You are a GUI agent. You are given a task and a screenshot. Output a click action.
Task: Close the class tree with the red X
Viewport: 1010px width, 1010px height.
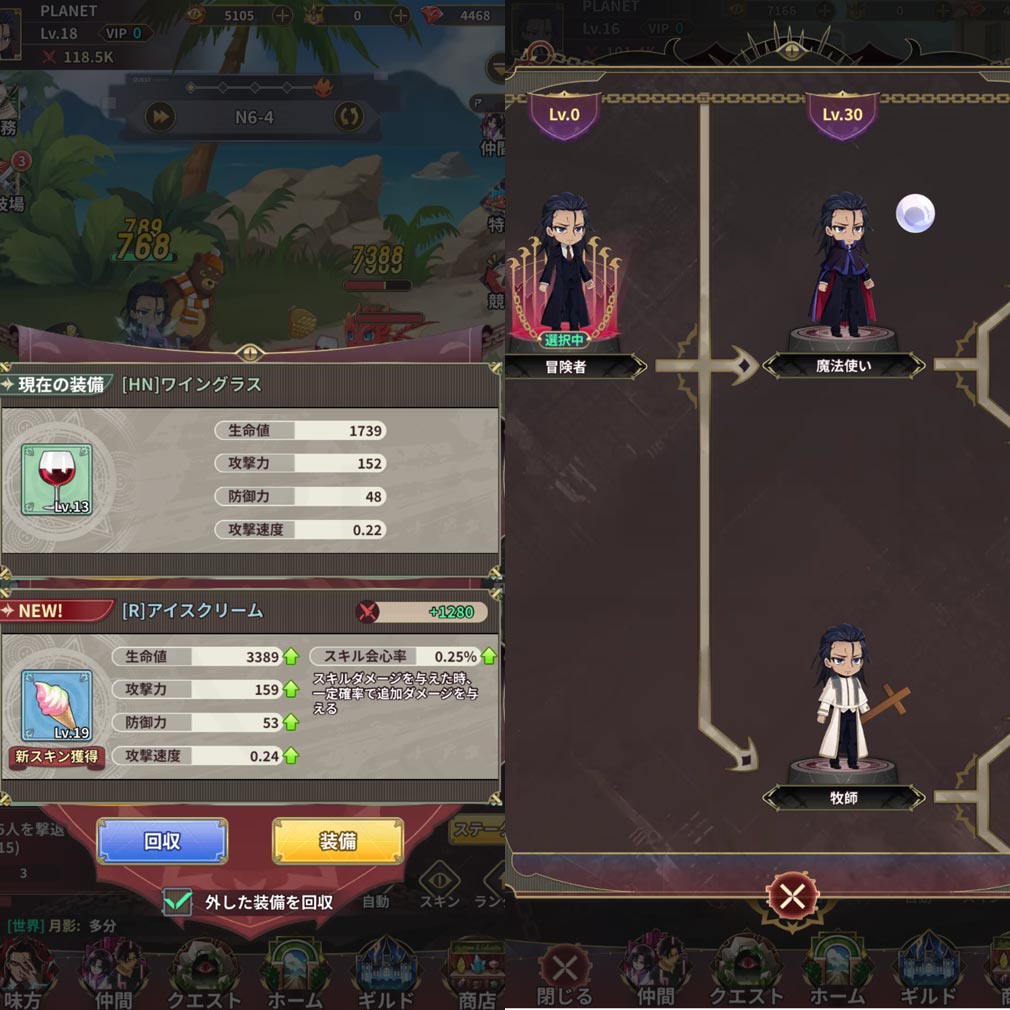tap(792, 896)
